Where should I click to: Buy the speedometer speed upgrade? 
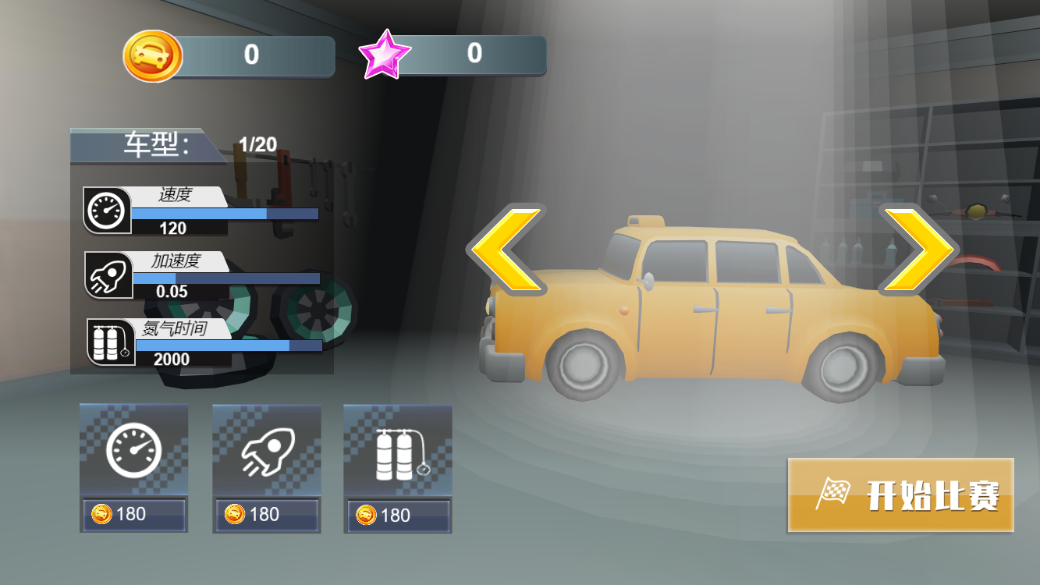pos(134,467)
